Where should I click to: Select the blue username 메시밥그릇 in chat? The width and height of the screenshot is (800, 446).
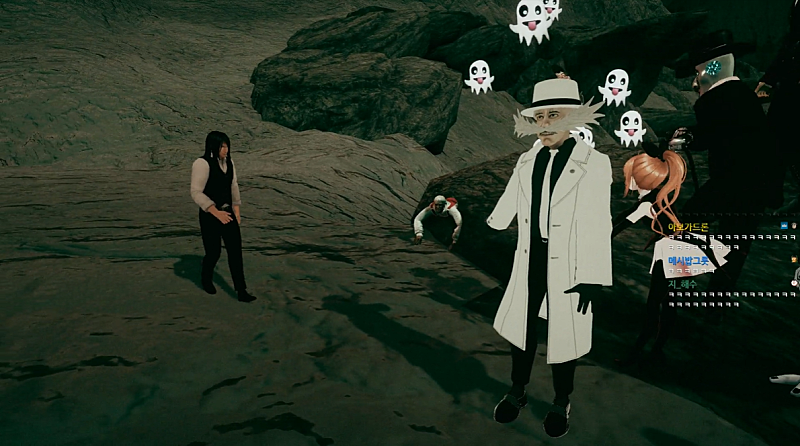688,260
